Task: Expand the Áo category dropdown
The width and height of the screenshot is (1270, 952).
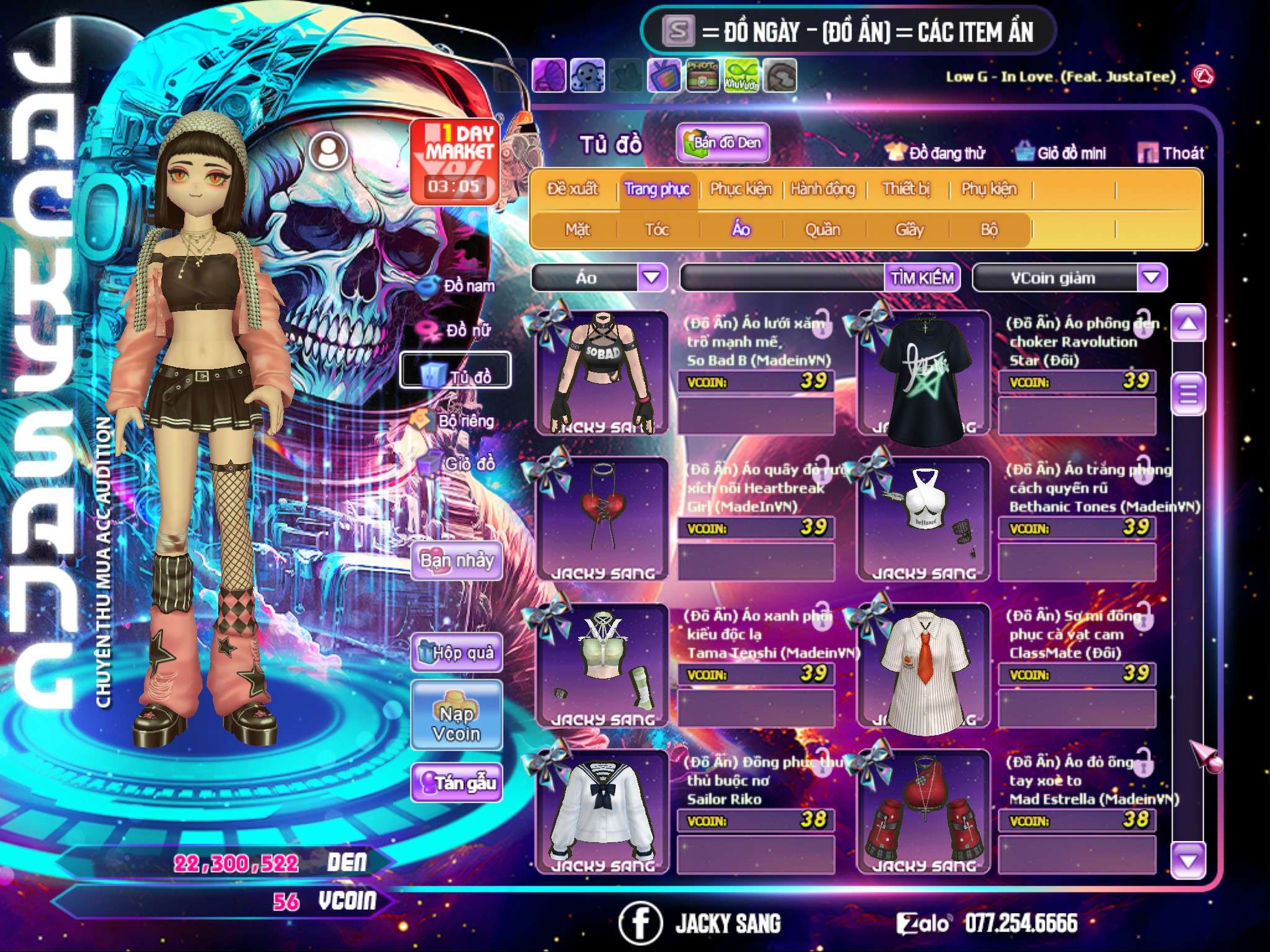Action: pyautogui.click(x=652, y=277)
